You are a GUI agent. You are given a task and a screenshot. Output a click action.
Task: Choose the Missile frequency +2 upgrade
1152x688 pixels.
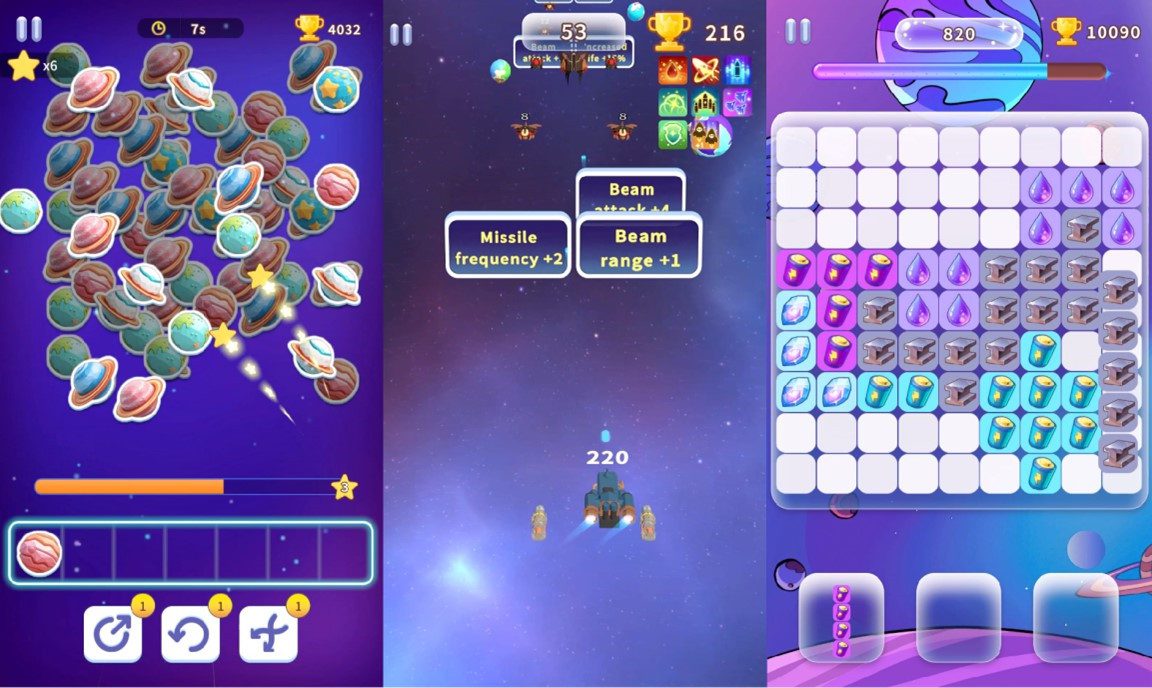508,247
